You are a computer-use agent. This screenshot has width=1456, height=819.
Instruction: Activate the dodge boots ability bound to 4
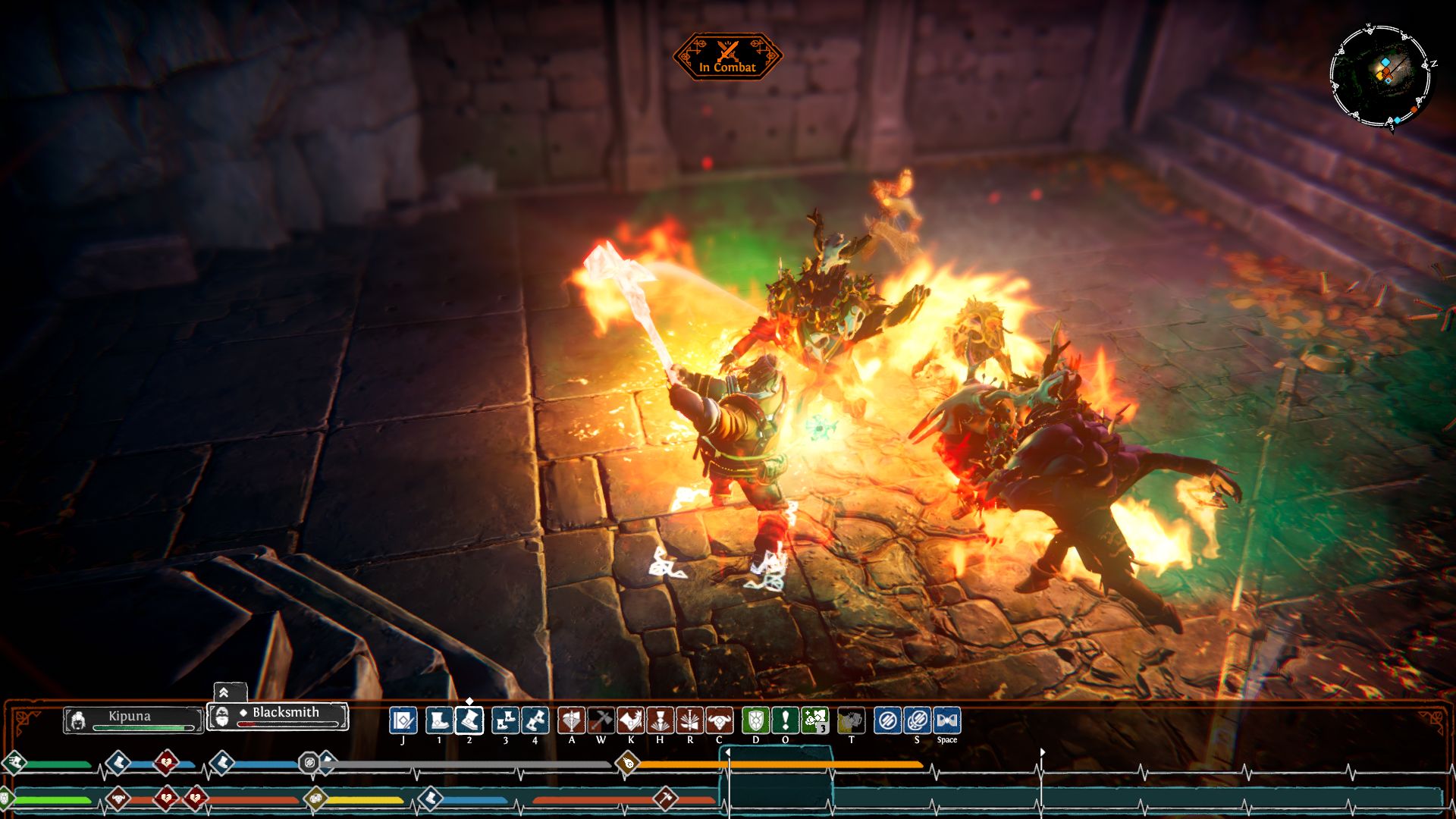pos(535,720)
